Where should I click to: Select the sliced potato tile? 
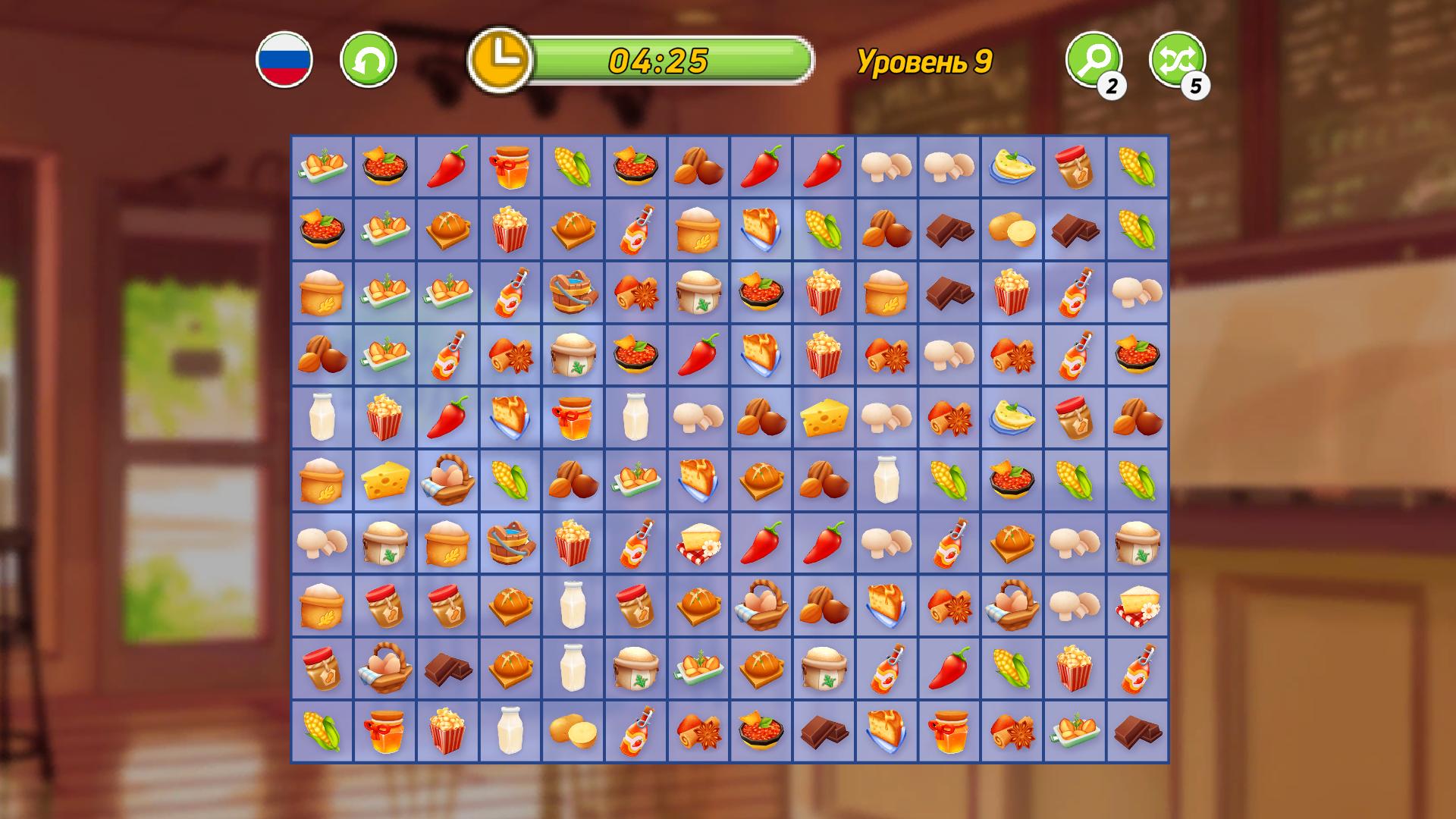click(1012, 231)
